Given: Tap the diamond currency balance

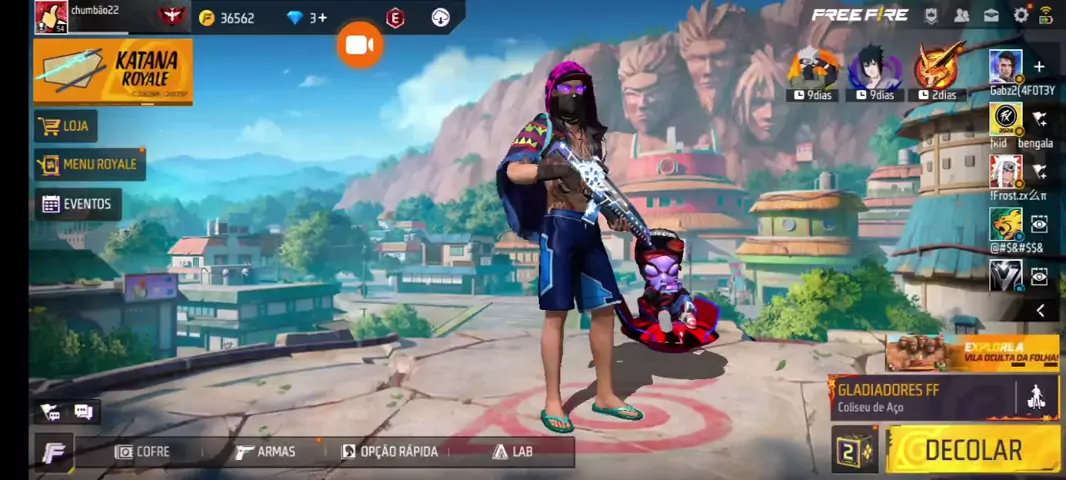Looking at the screenshot, I should click(x=306, y=18).
